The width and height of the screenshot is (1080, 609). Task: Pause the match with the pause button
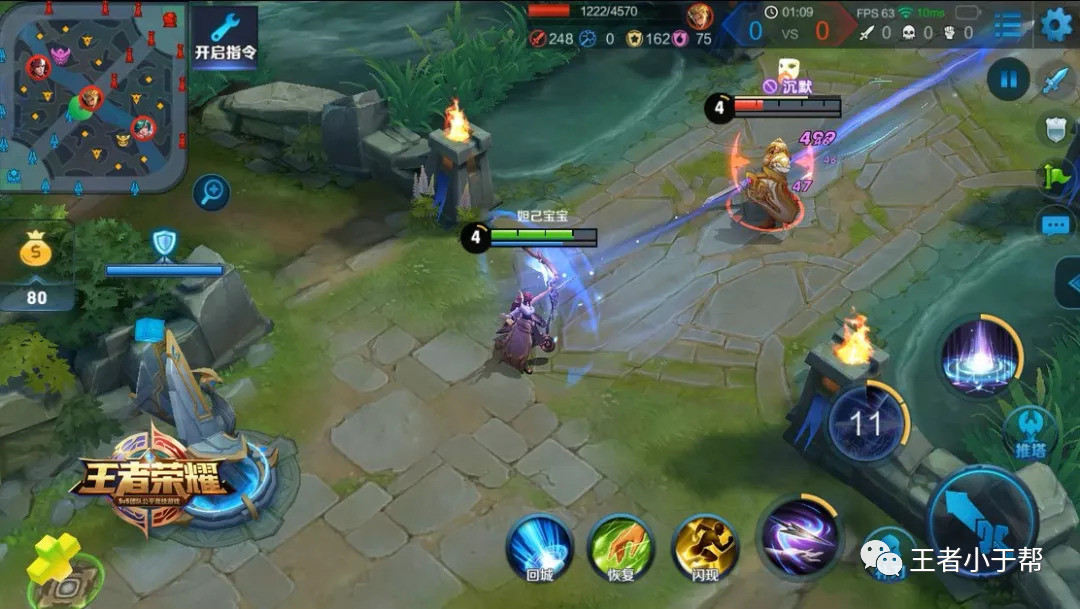[1008, 77]
